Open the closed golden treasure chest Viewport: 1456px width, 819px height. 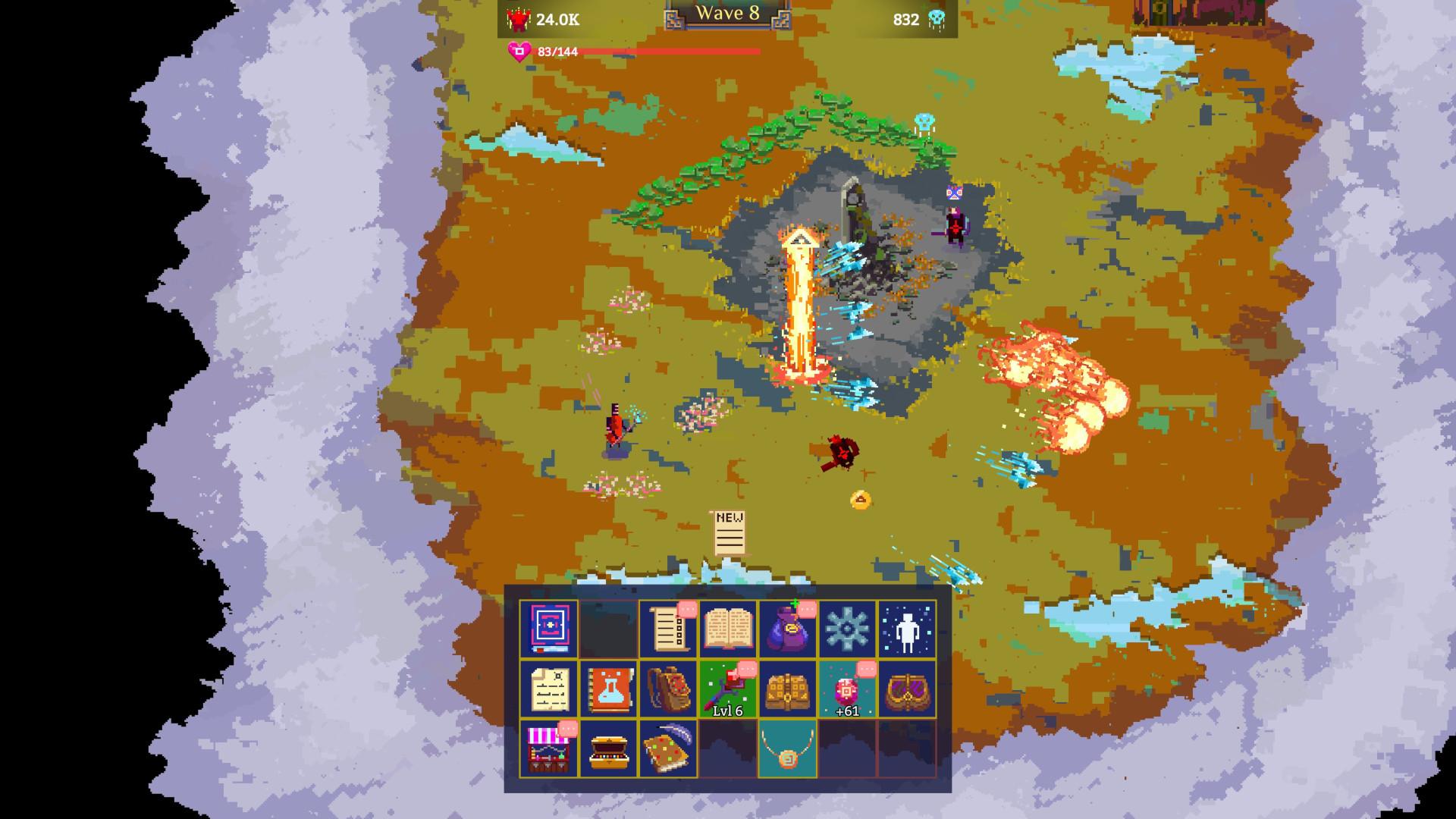pos(788,689)
